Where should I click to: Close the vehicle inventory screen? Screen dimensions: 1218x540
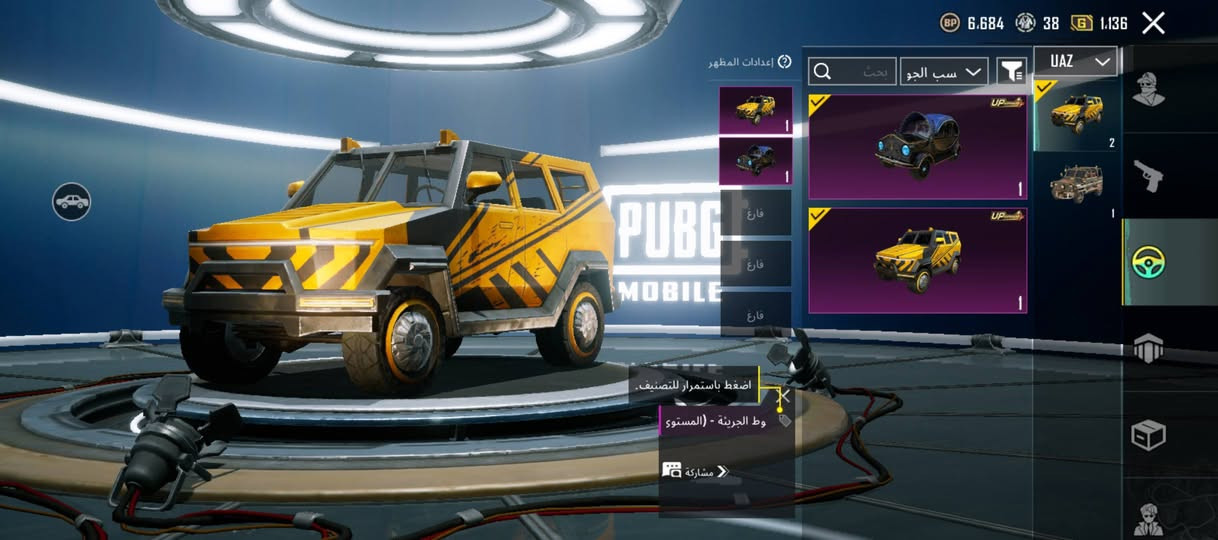[1153, 23]
